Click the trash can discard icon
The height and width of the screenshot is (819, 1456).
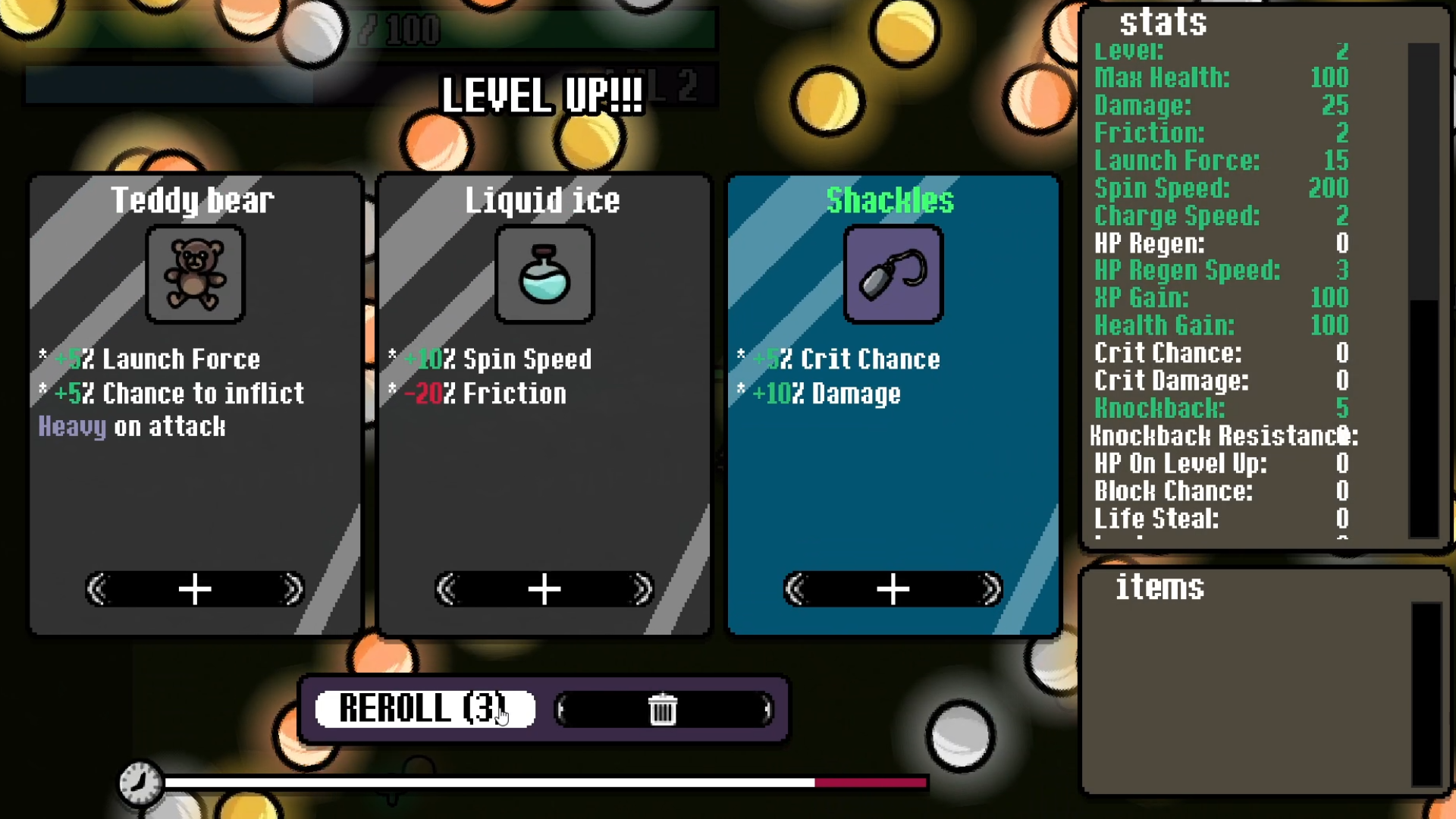pyautogui.click(x=664, y=709)
